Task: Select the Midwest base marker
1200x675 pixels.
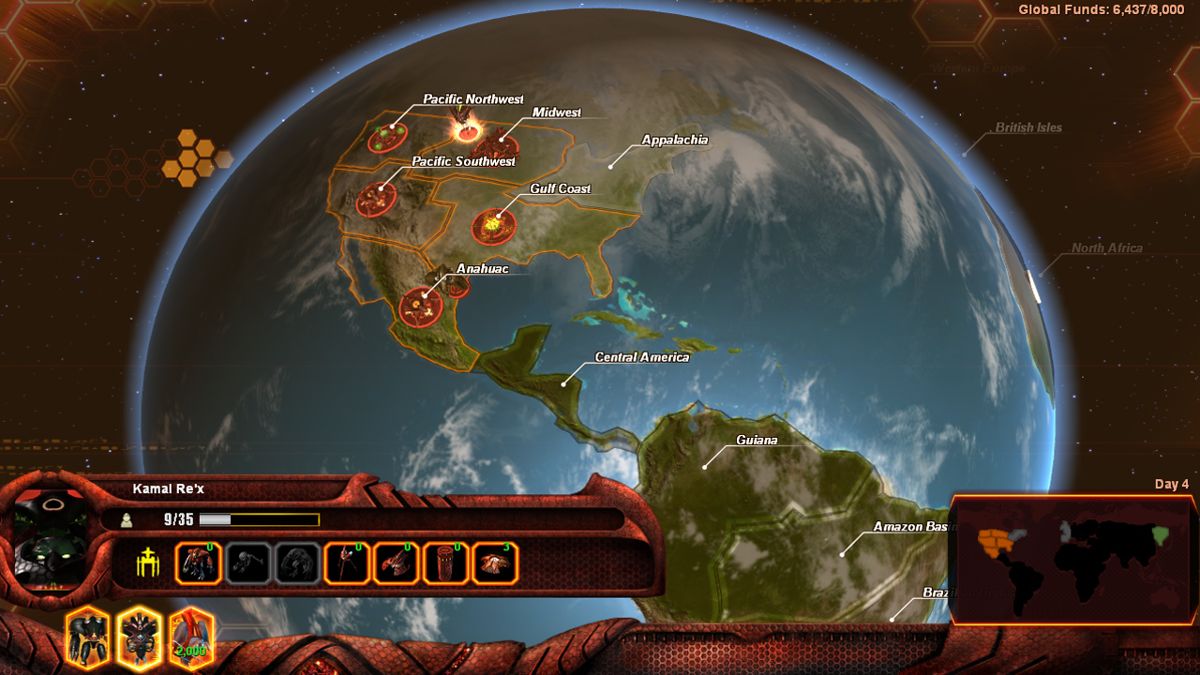Action: click(x=494, y=146)
